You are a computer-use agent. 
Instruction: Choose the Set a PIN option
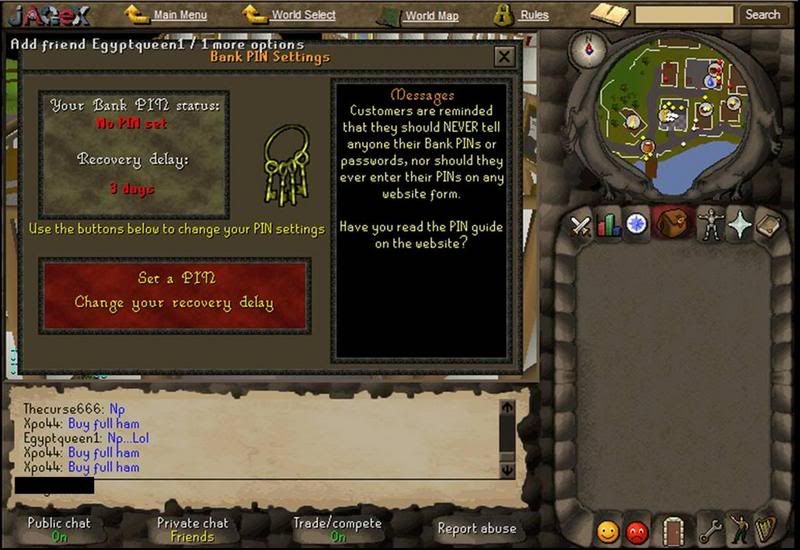click(x=176, y=278)
